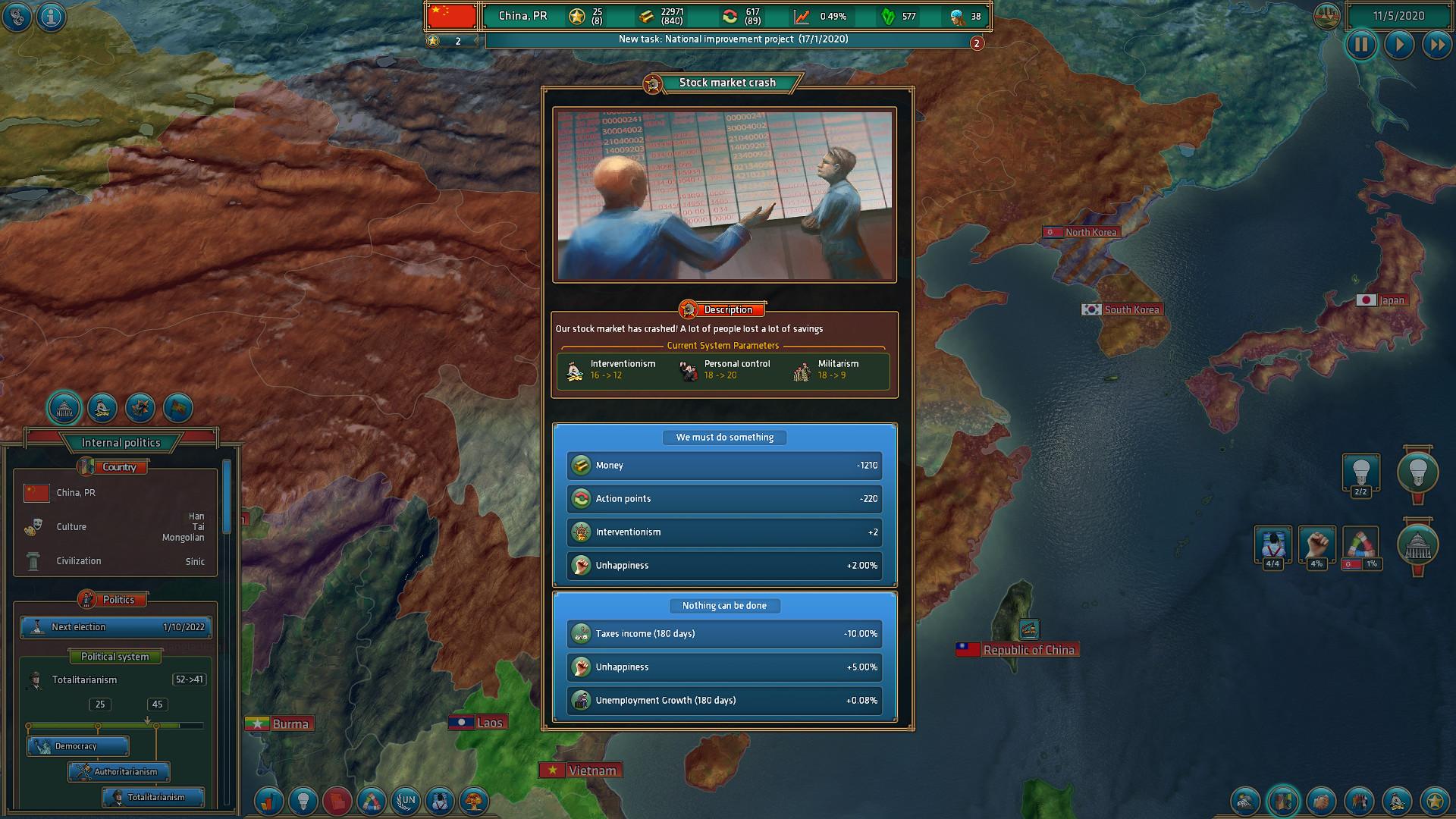
Task: Click the fast-forward speed control
Action: click(1439, 45)
